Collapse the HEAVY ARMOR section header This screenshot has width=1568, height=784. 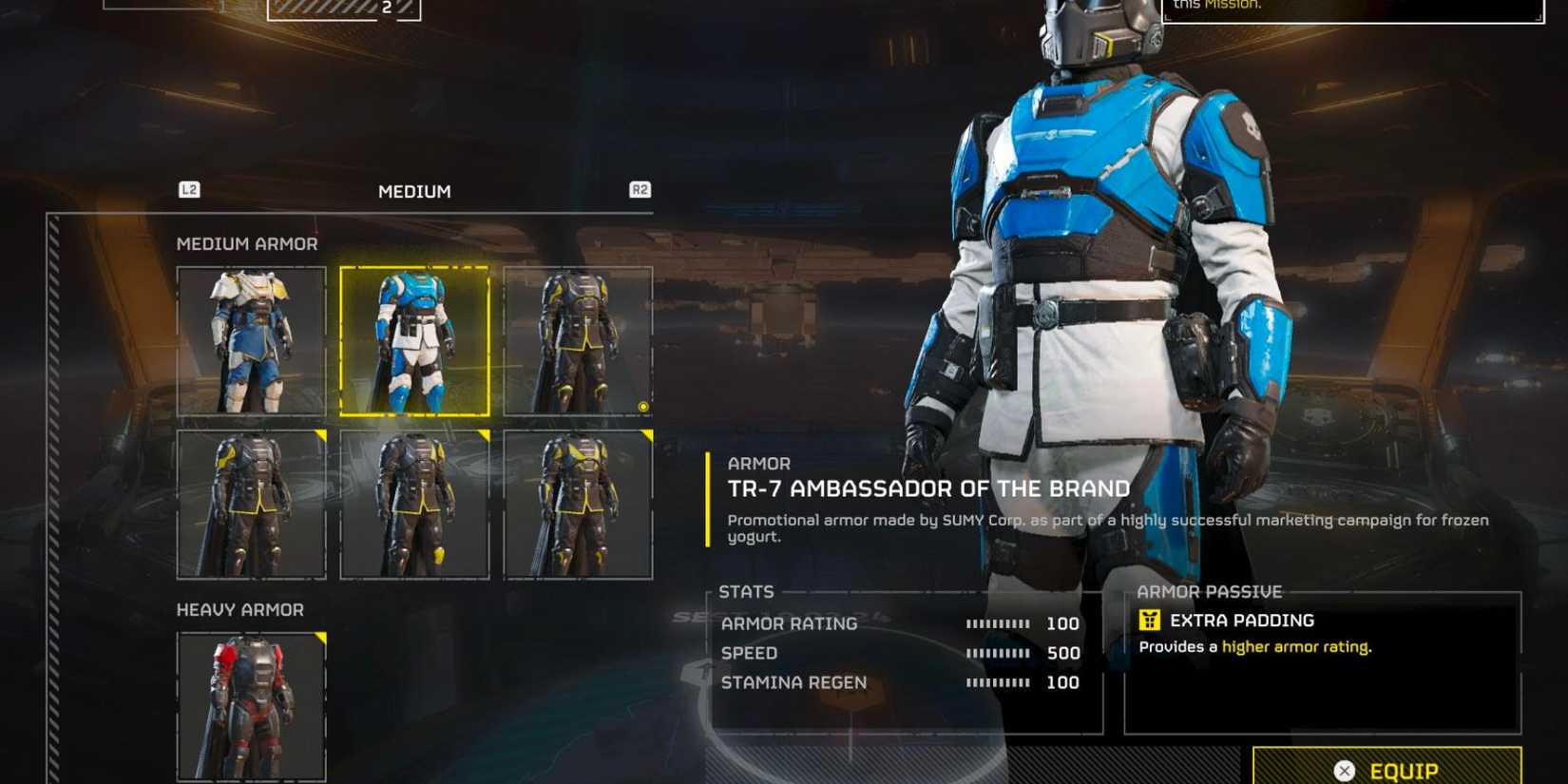pyautogui.click(x=239, y=609)
